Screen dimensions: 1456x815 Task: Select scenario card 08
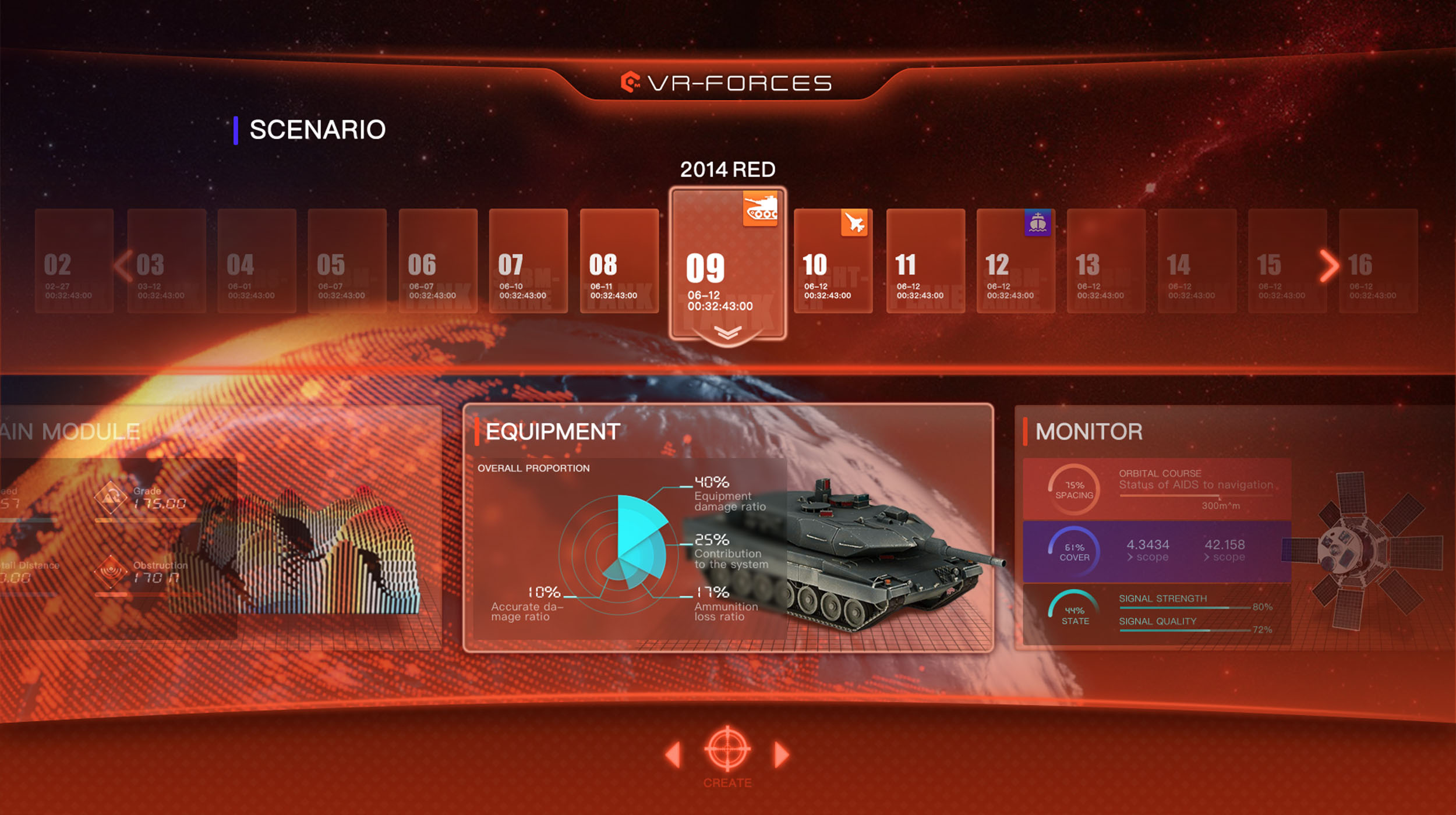[x=619, y=261]
